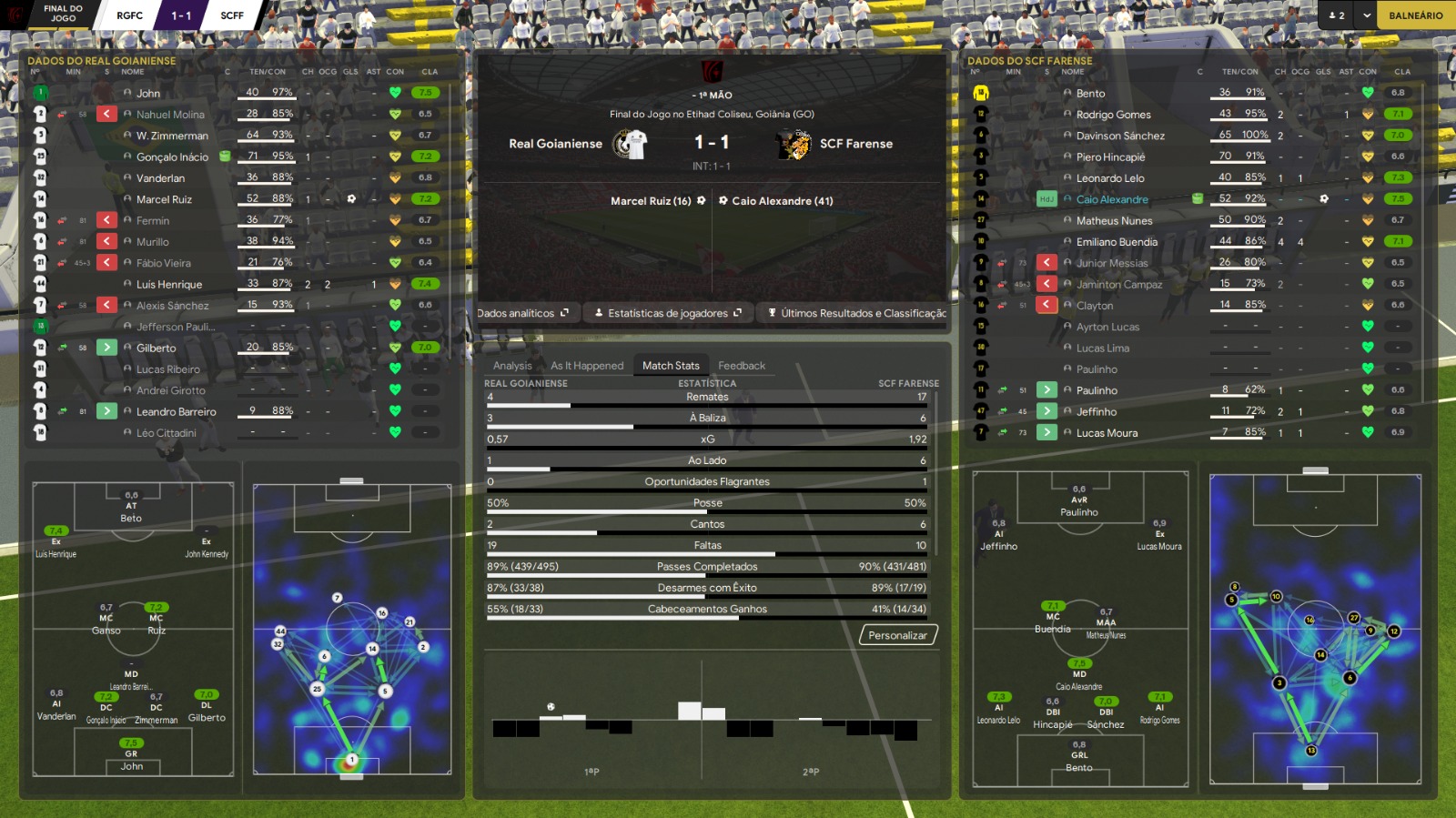The image size is (1456, 818).
Task: Open the As It Happened tab
Action: click(x=587, y=366)
